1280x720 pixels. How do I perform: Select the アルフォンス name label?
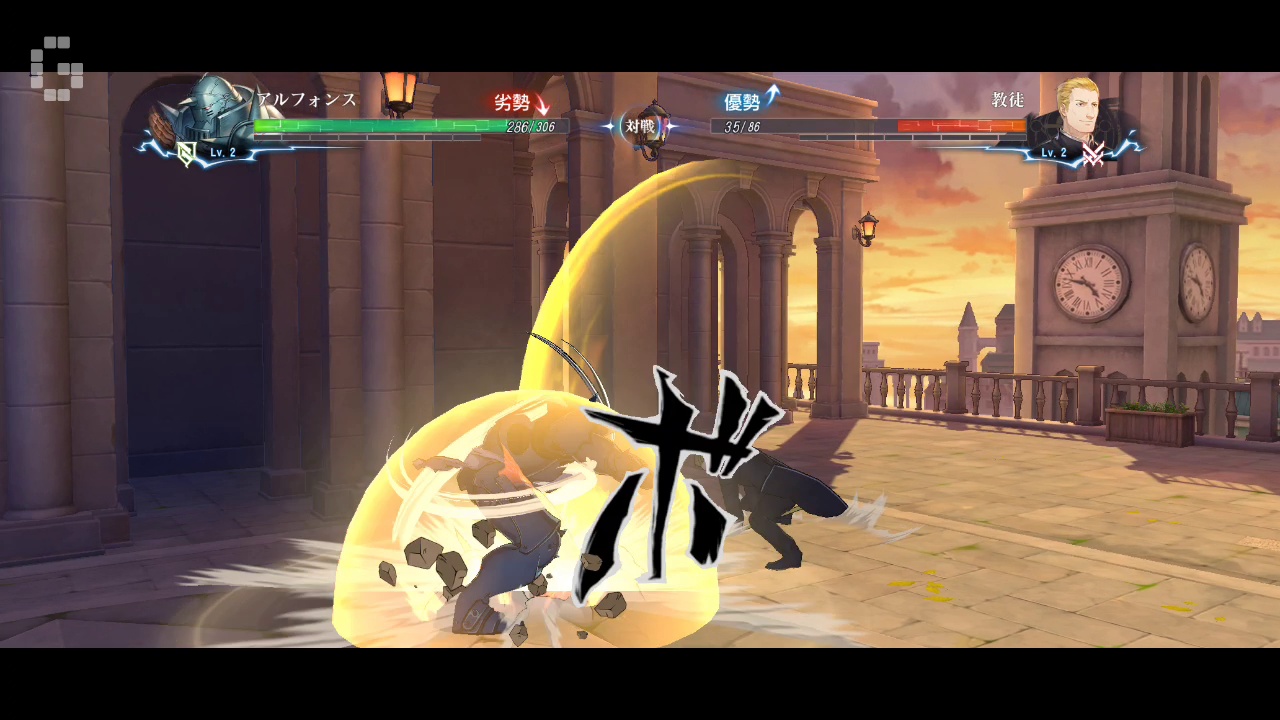(x=303, y=100)
